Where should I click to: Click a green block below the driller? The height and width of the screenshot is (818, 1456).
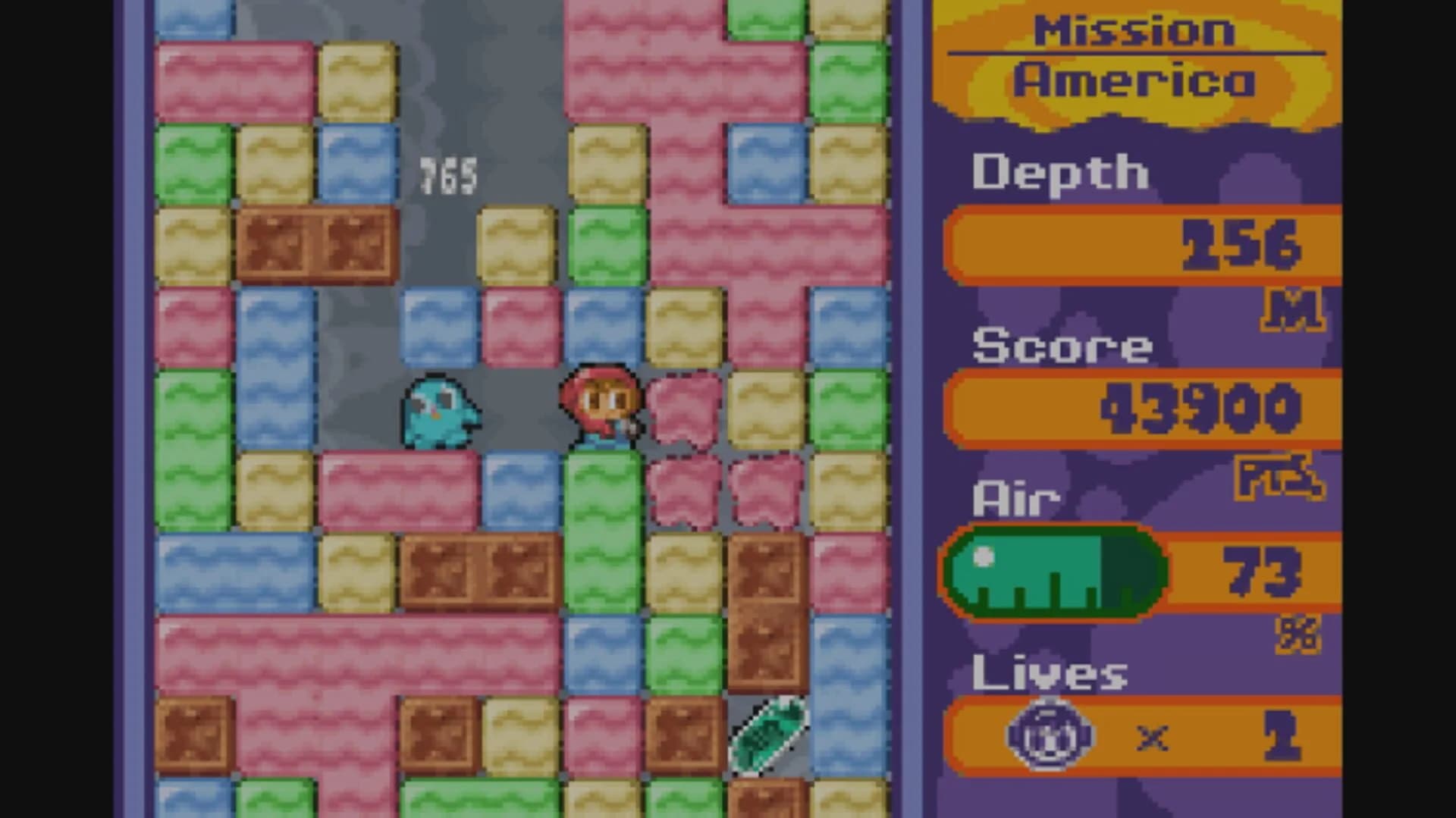(x=603, y=493)
